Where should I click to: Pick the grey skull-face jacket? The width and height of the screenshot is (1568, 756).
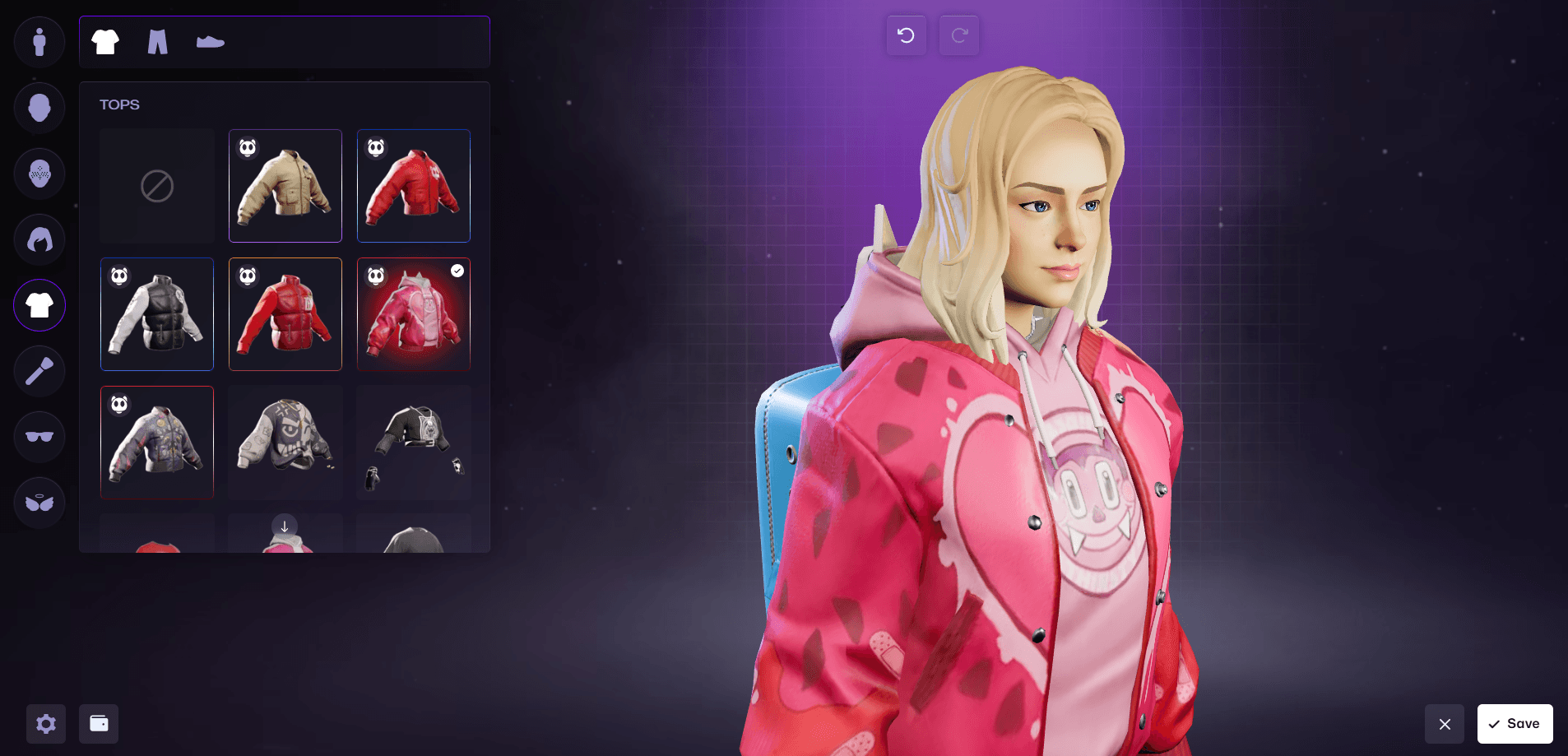[285, 443]
